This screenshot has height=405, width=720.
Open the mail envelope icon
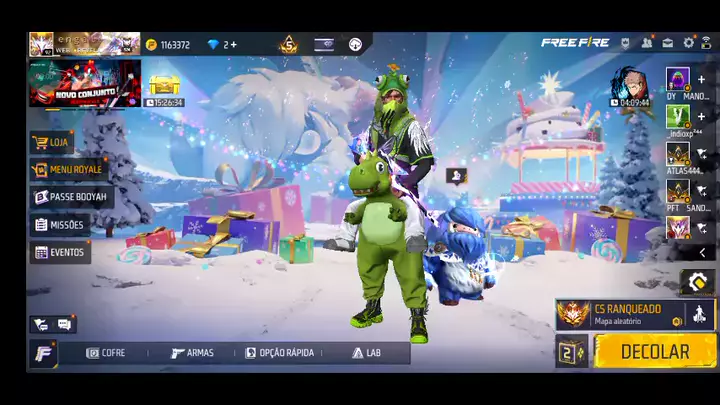(x=667, y=43)
